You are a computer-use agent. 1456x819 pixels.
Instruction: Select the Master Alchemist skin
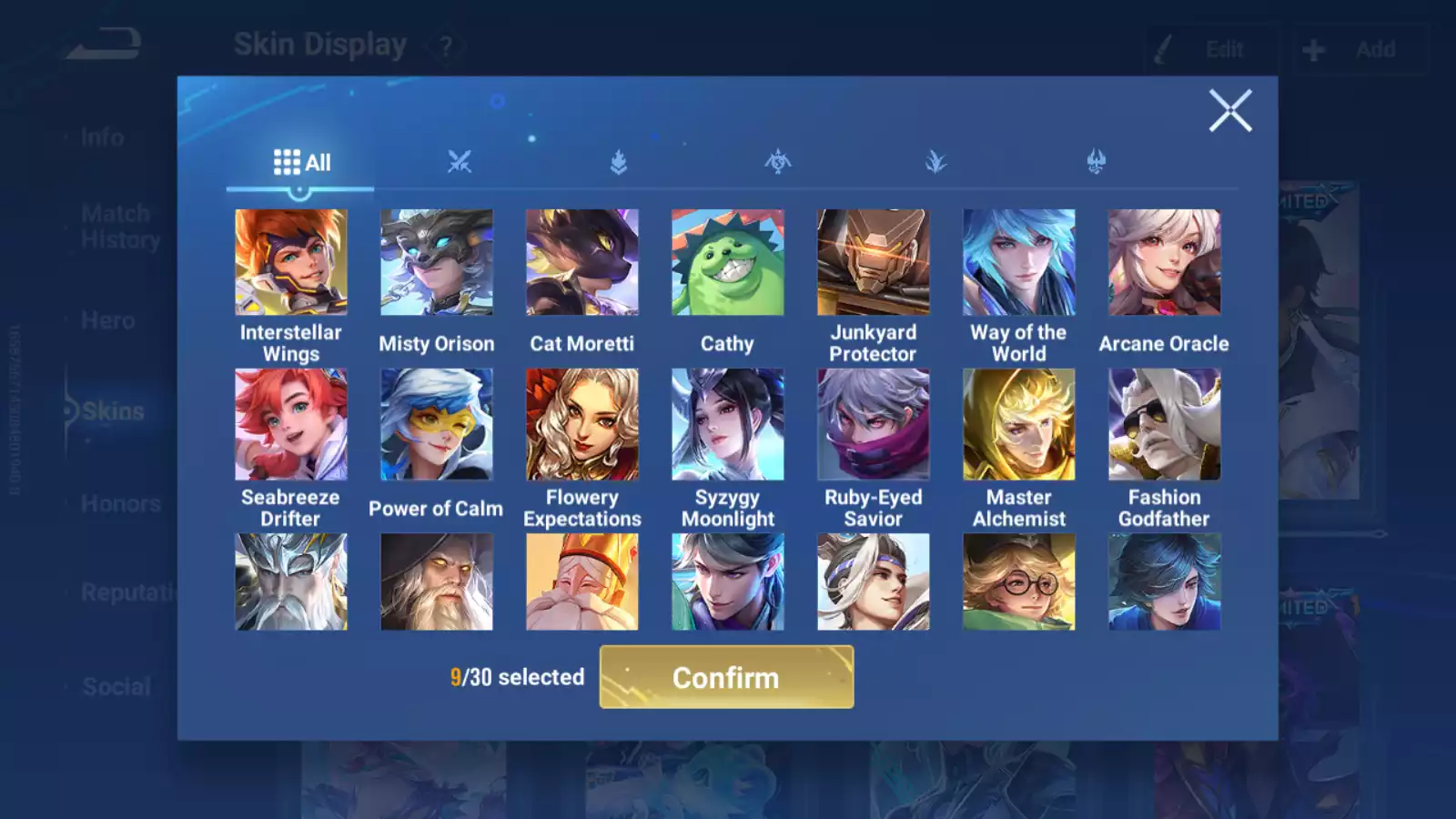[1019, 424]
